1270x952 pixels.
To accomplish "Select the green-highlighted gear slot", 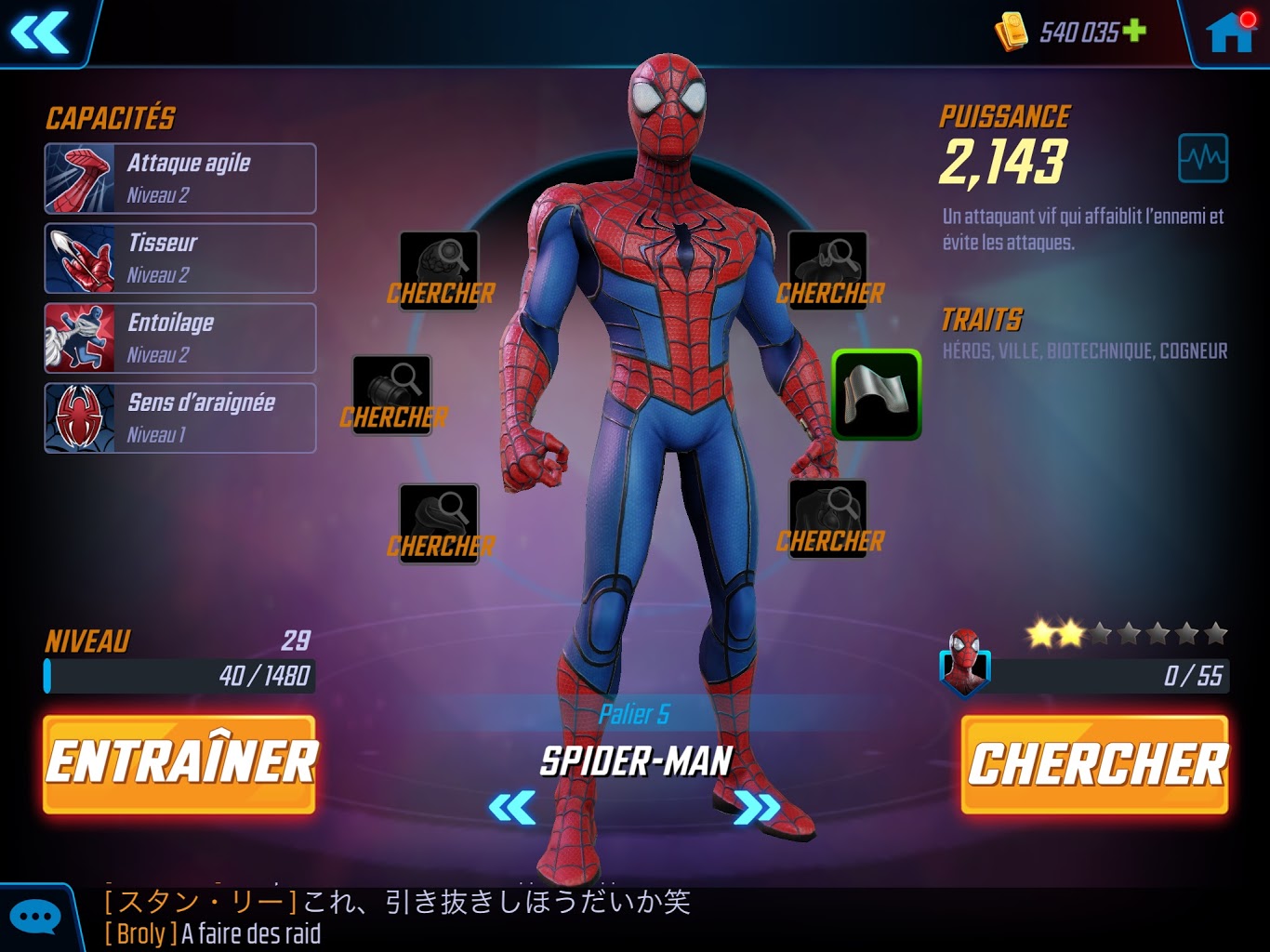I will (x=876, y=395).
